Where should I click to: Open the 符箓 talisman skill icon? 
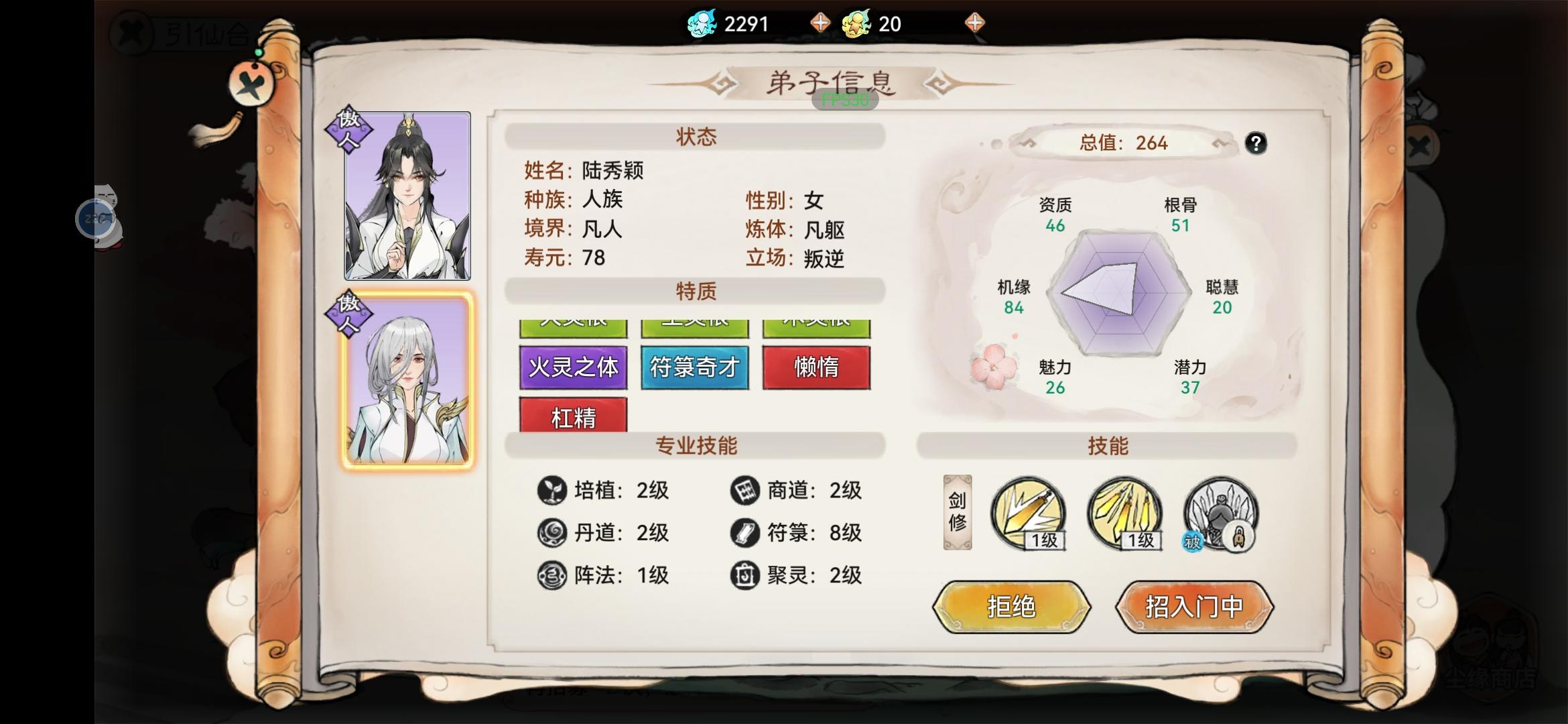pyautogui.click(x=744, y=533)
